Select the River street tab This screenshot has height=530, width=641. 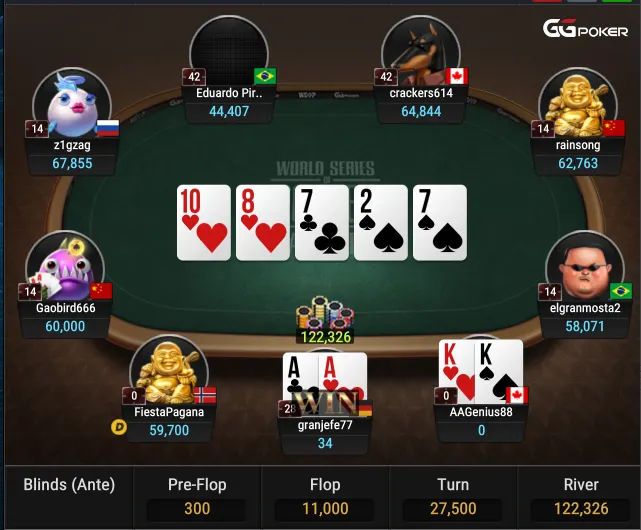tap(581, 496)
